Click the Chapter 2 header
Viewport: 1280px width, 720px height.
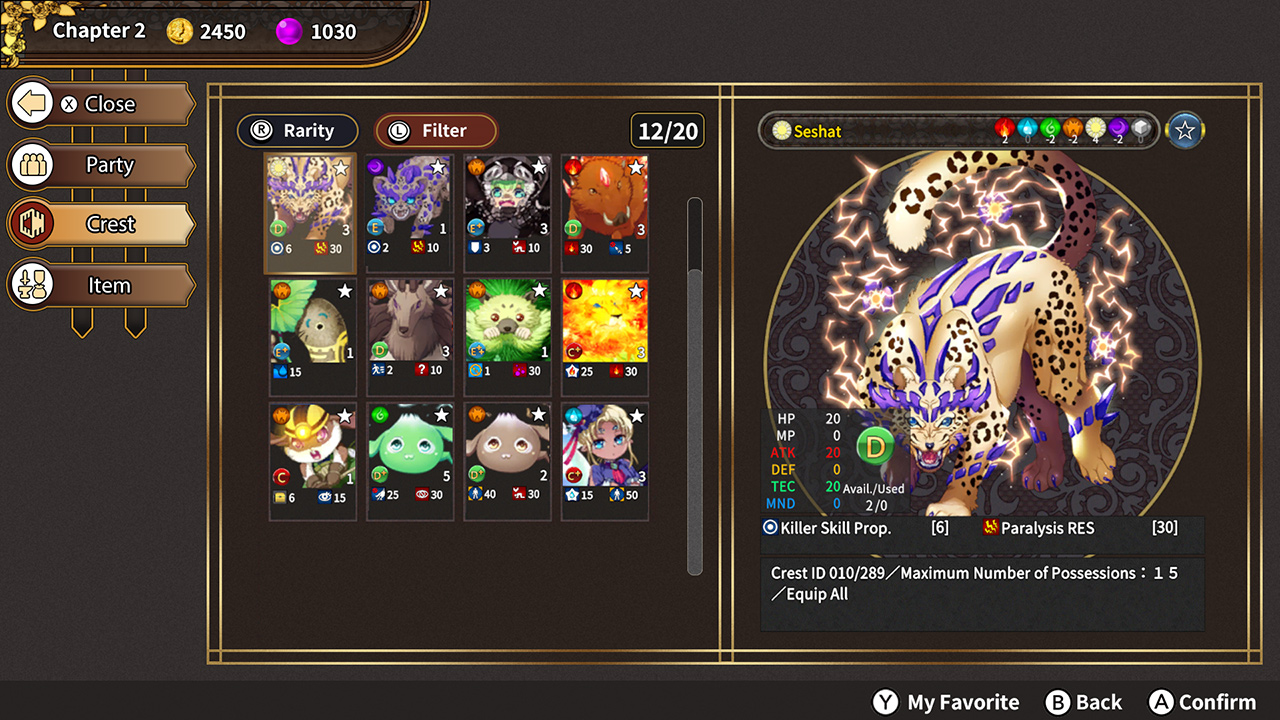tap(98, 31)
